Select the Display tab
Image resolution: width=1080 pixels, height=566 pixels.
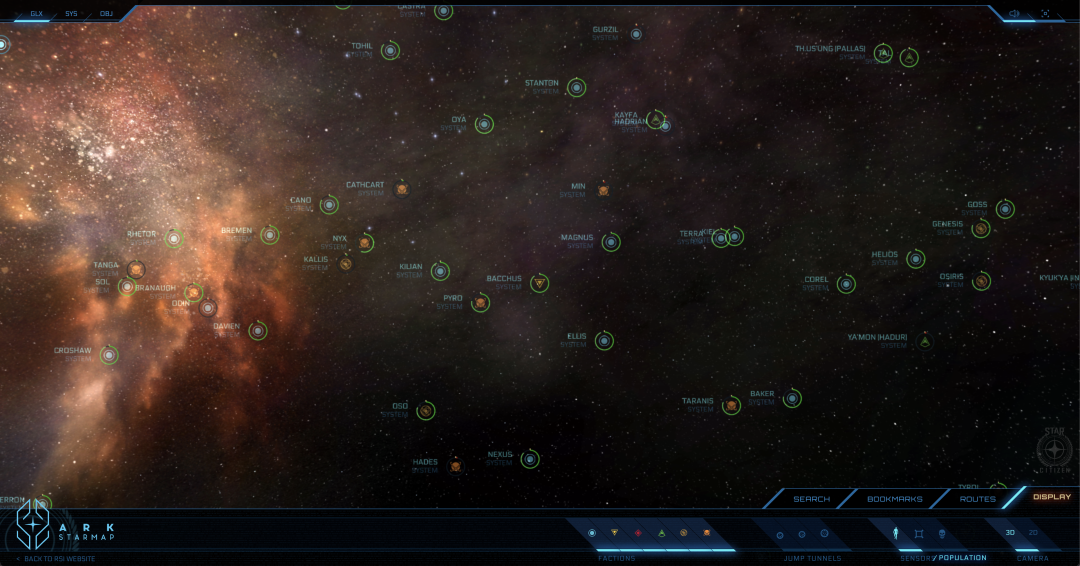pos(1051,497)
